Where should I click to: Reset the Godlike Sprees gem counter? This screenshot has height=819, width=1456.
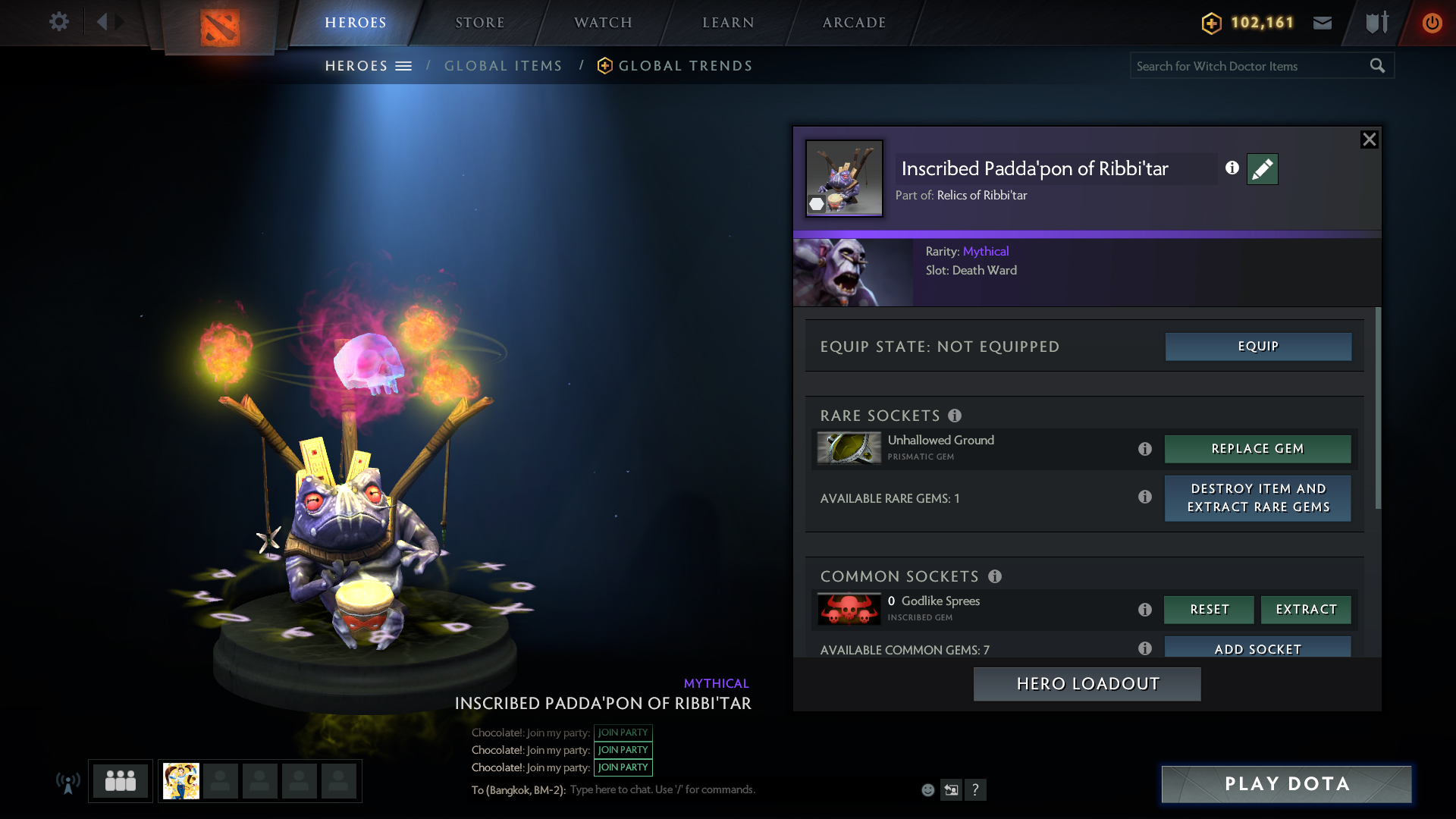(x=1209, y=610)
